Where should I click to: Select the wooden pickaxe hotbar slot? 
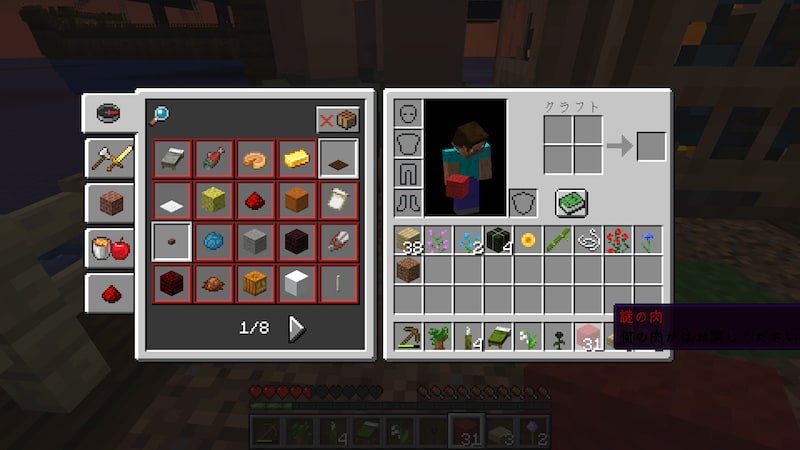click(x=409, y=336)
